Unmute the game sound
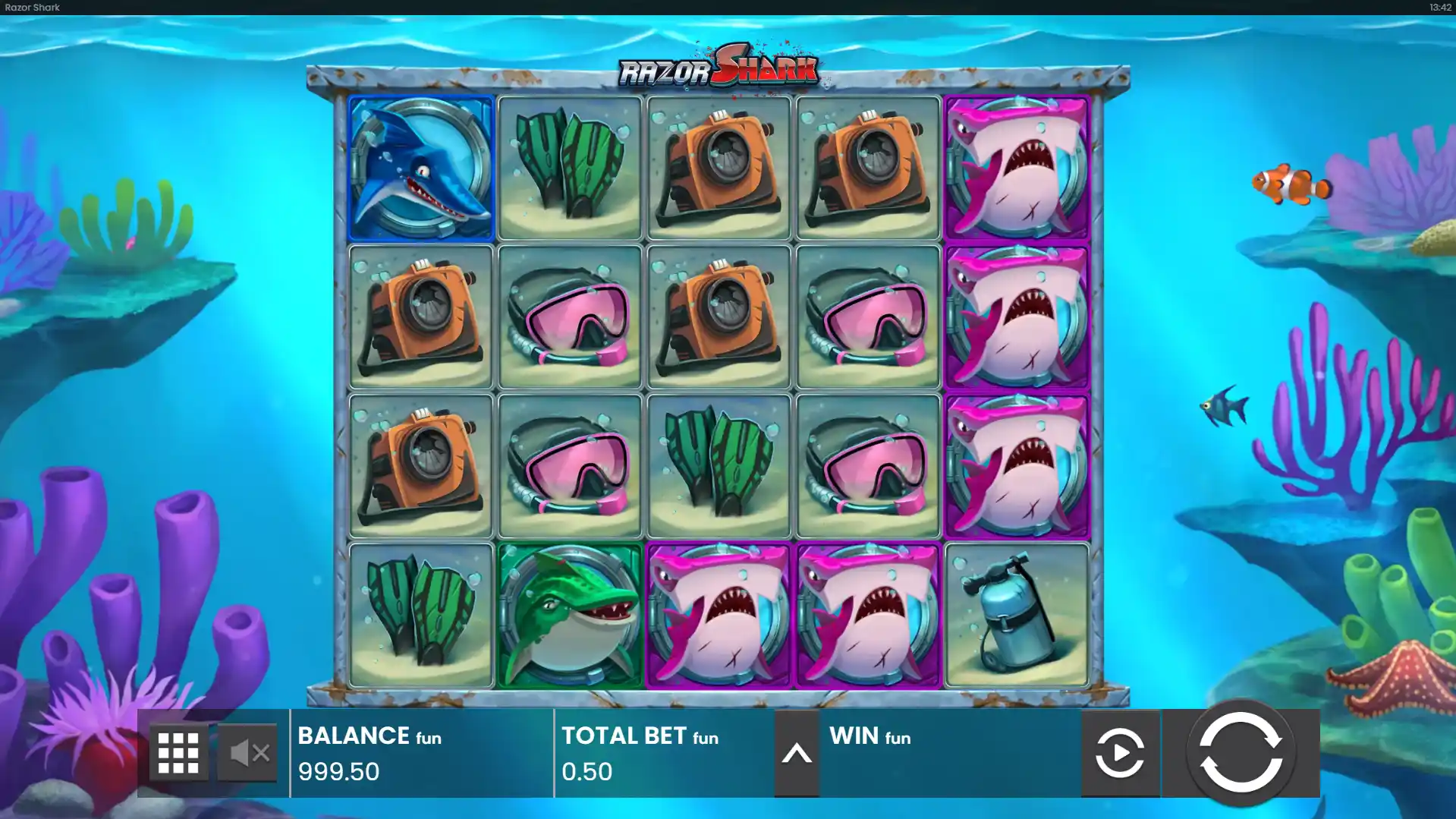The height and width of the screenshot is (819, 1456). (248, 751)
